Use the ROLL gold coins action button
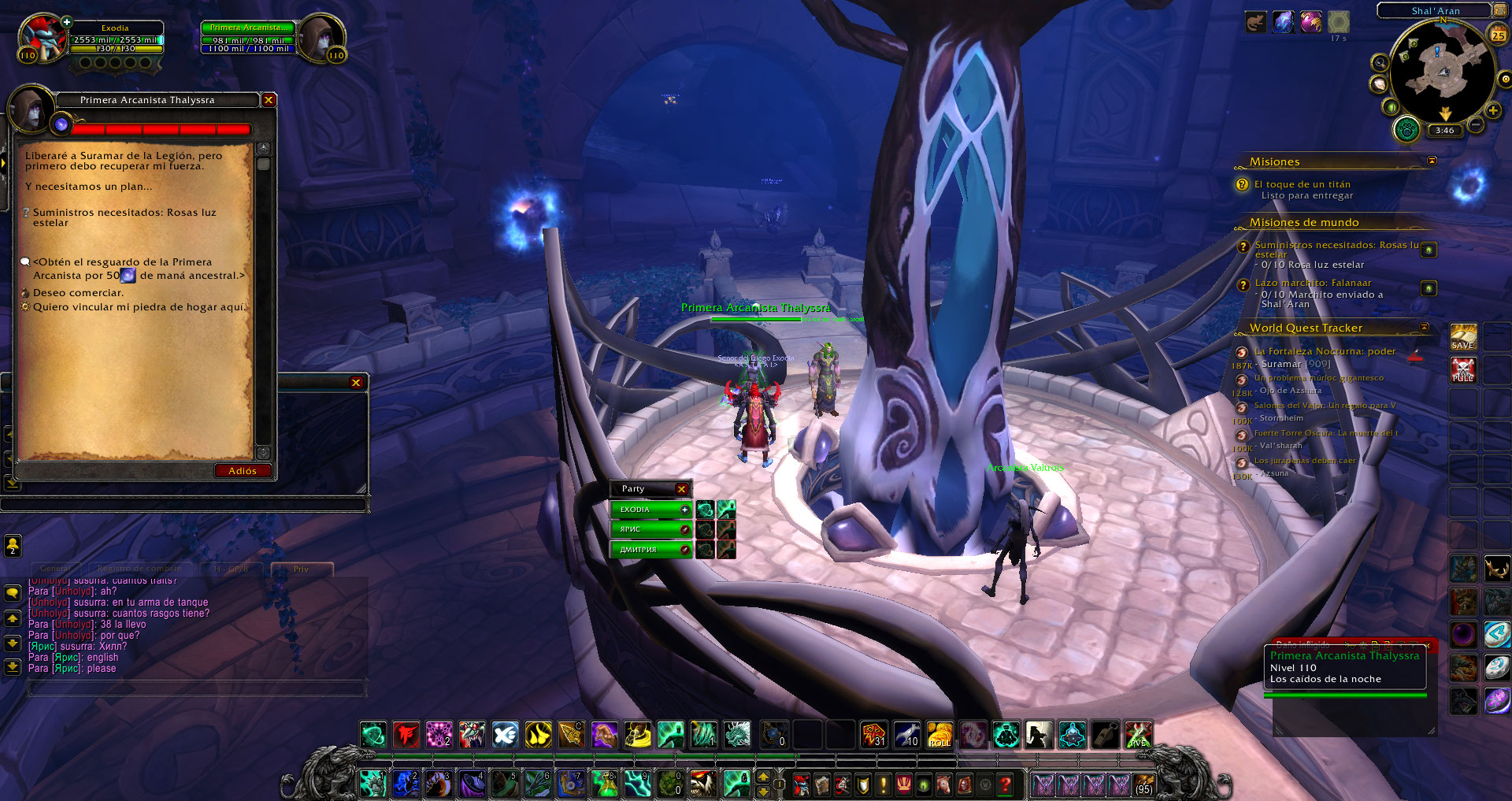The image size is (1512, 801). point(939,735)
